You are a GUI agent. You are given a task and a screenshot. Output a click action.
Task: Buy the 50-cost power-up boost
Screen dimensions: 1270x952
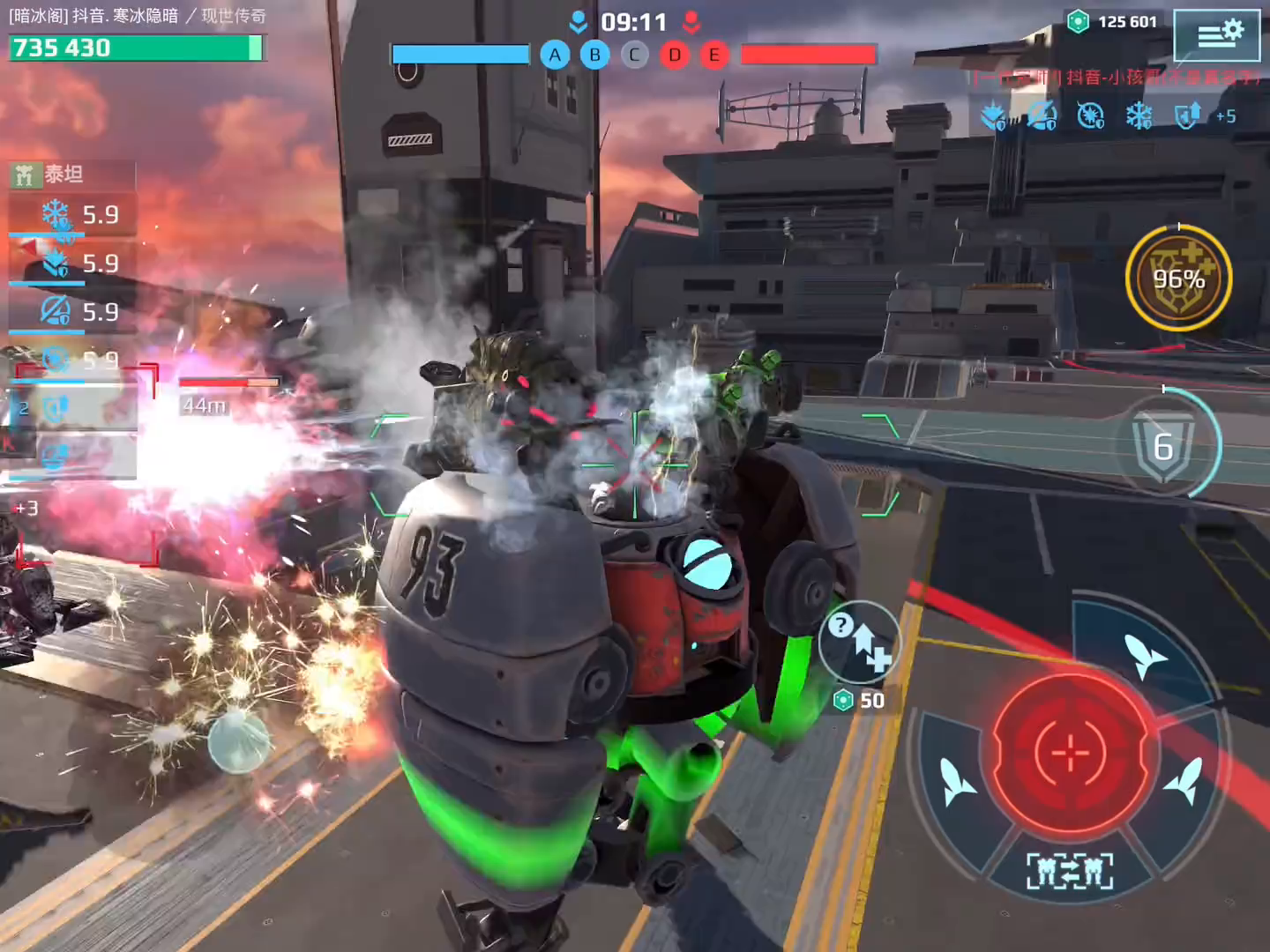[x=859, y=643]
